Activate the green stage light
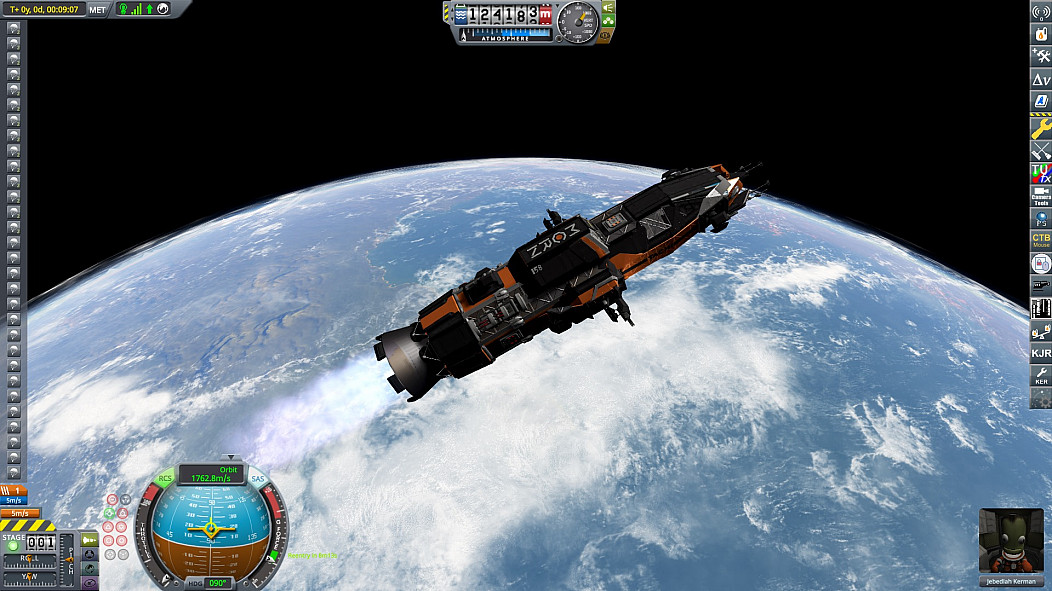 tap(14, 546)
